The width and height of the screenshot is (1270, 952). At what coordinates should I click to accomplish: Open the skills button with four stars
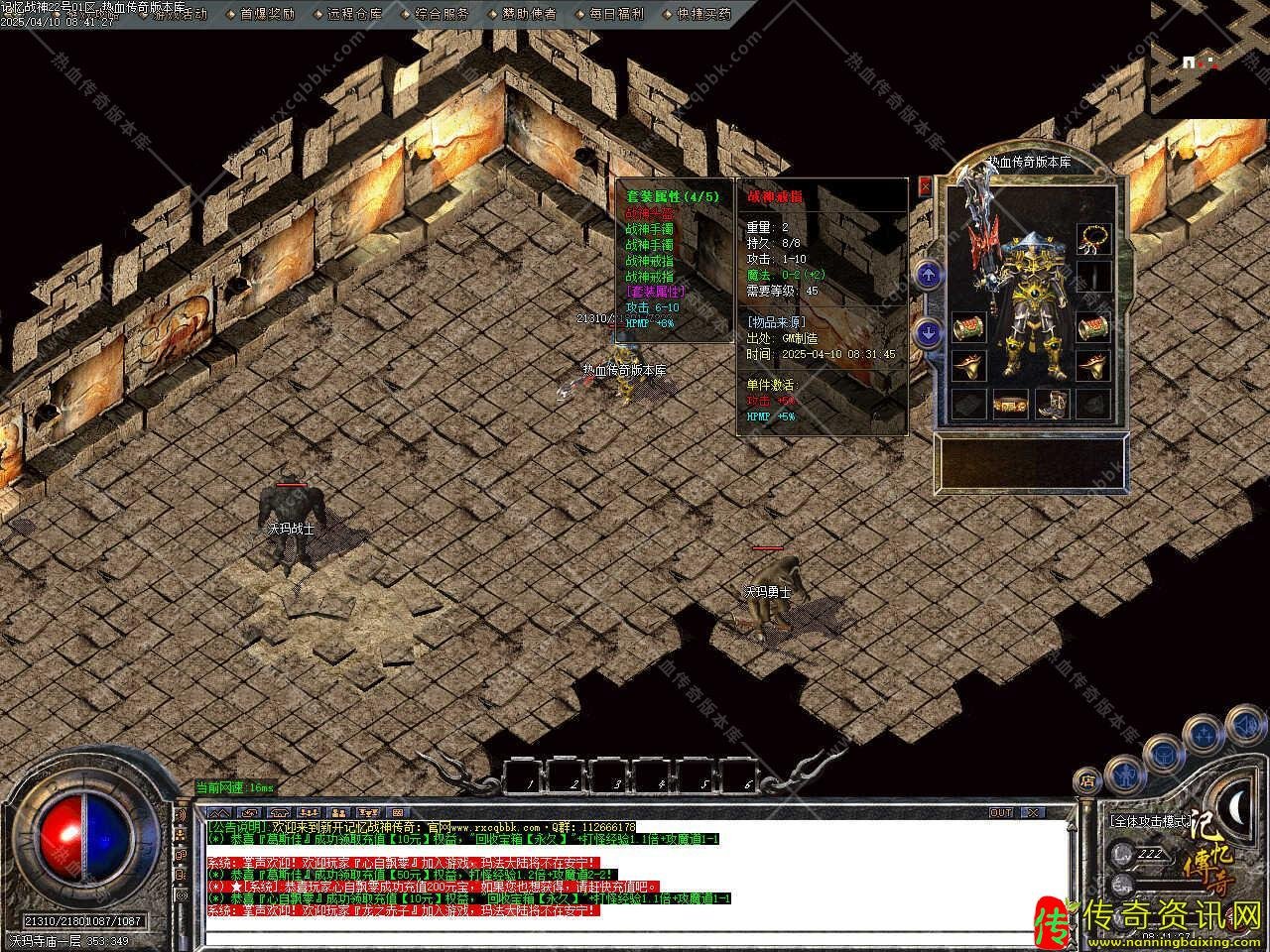1204,735
